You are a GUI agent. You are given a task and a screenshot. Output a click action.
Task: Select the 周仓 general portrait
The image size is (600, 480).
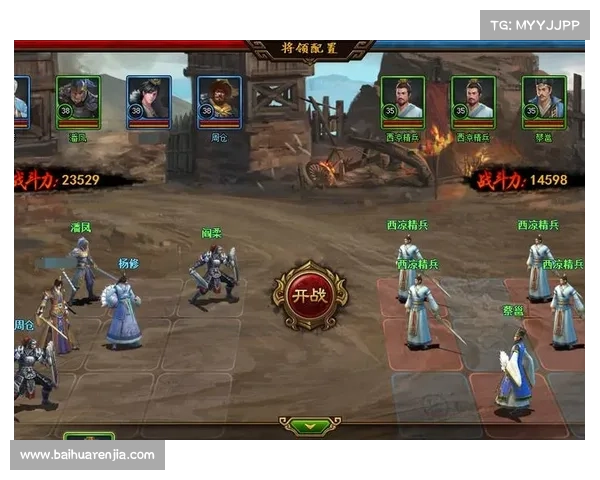(x=218, y=101)
